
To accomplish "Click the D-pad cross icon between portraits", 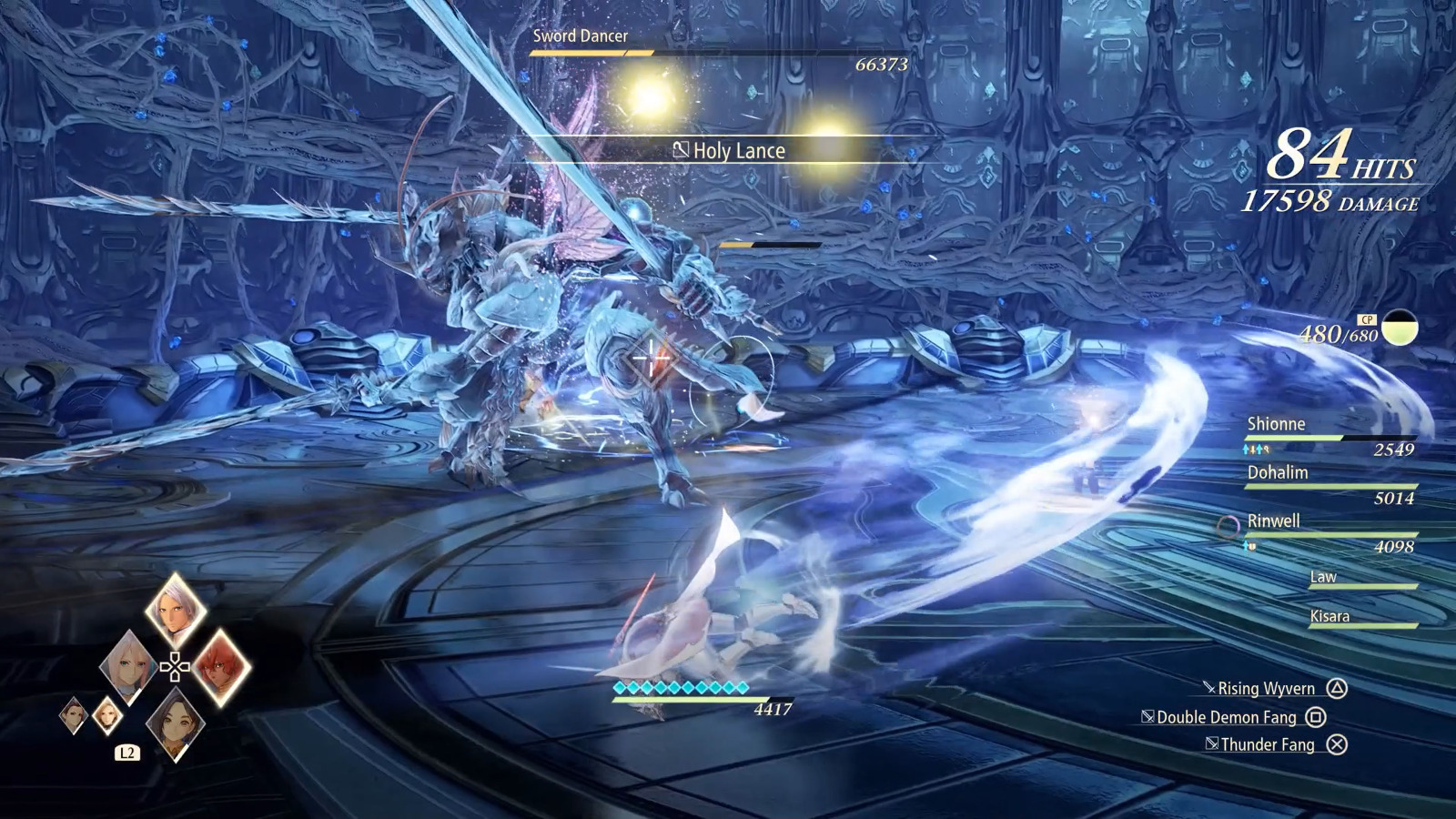I will [175, 667].
